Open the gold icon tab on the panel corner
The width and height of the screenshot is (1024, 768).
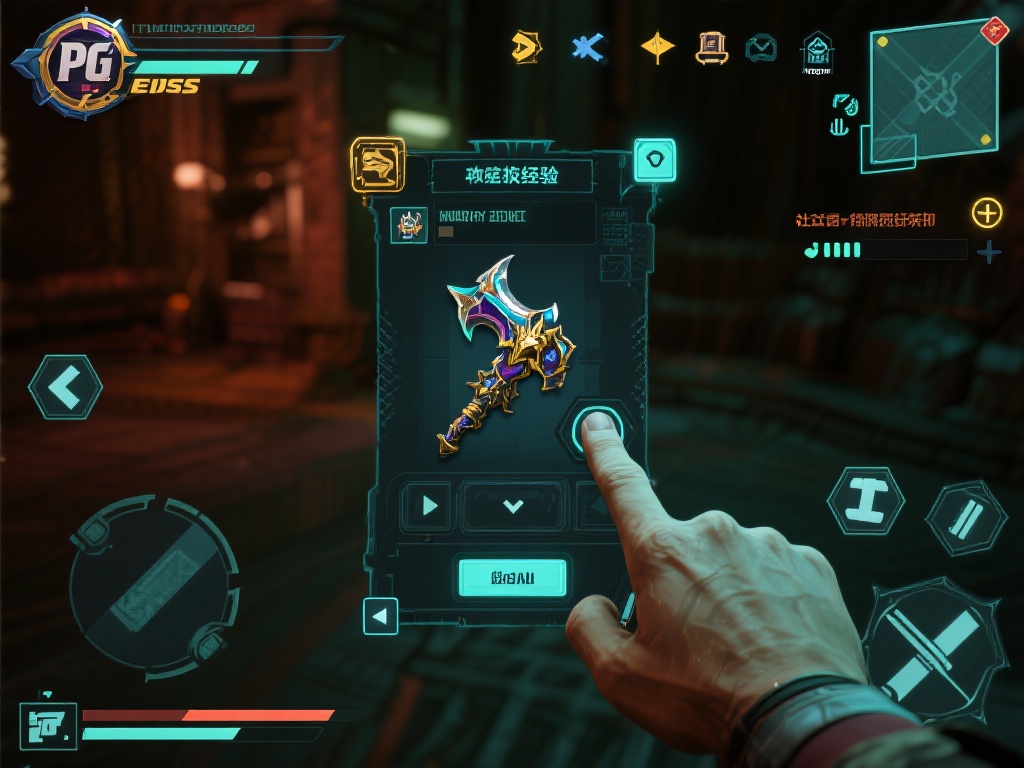pos(378,164)
